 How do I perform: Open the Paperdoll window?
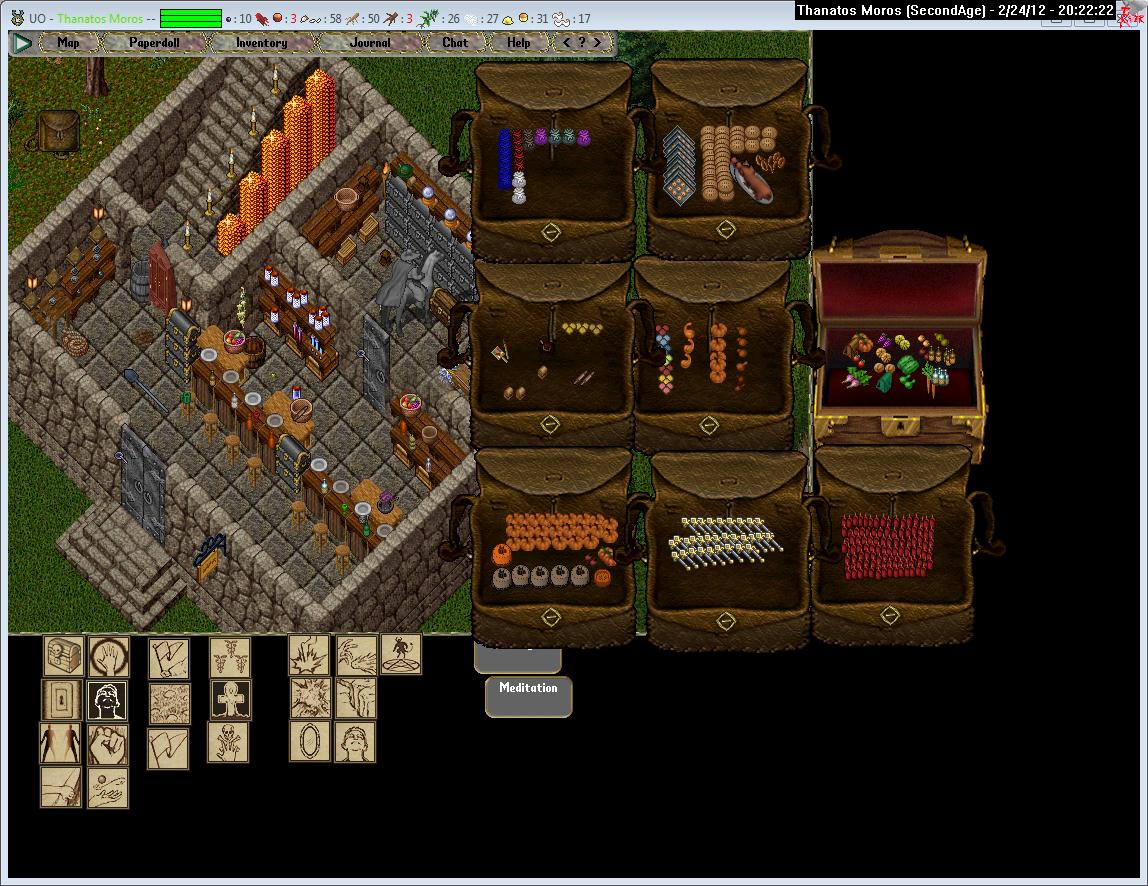click(x=154, y=43)
